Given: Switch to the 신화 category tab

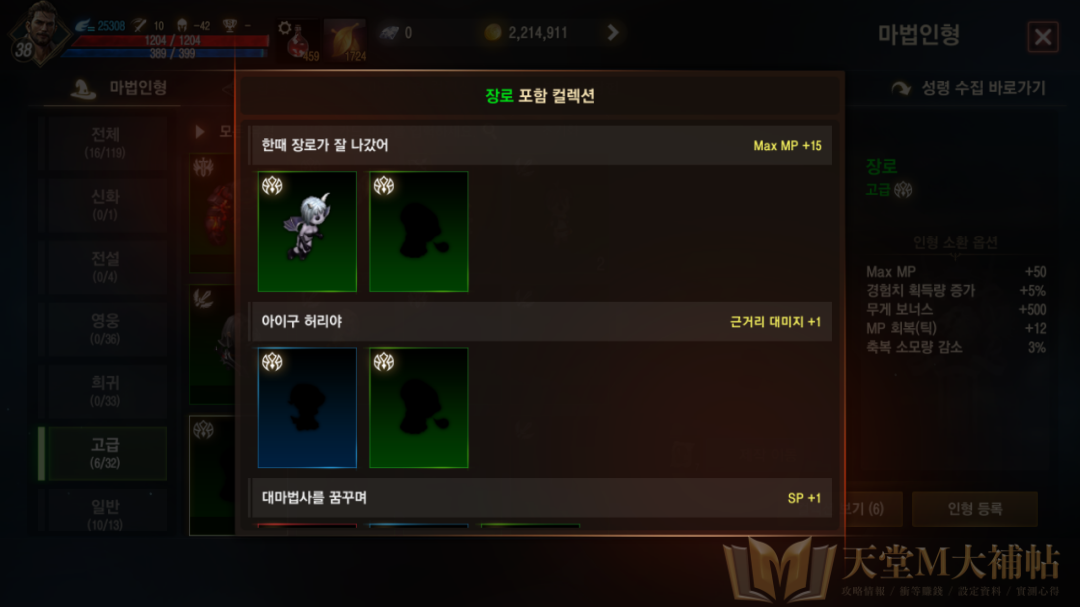Looking at the screenshot, I should click(104, 205).
